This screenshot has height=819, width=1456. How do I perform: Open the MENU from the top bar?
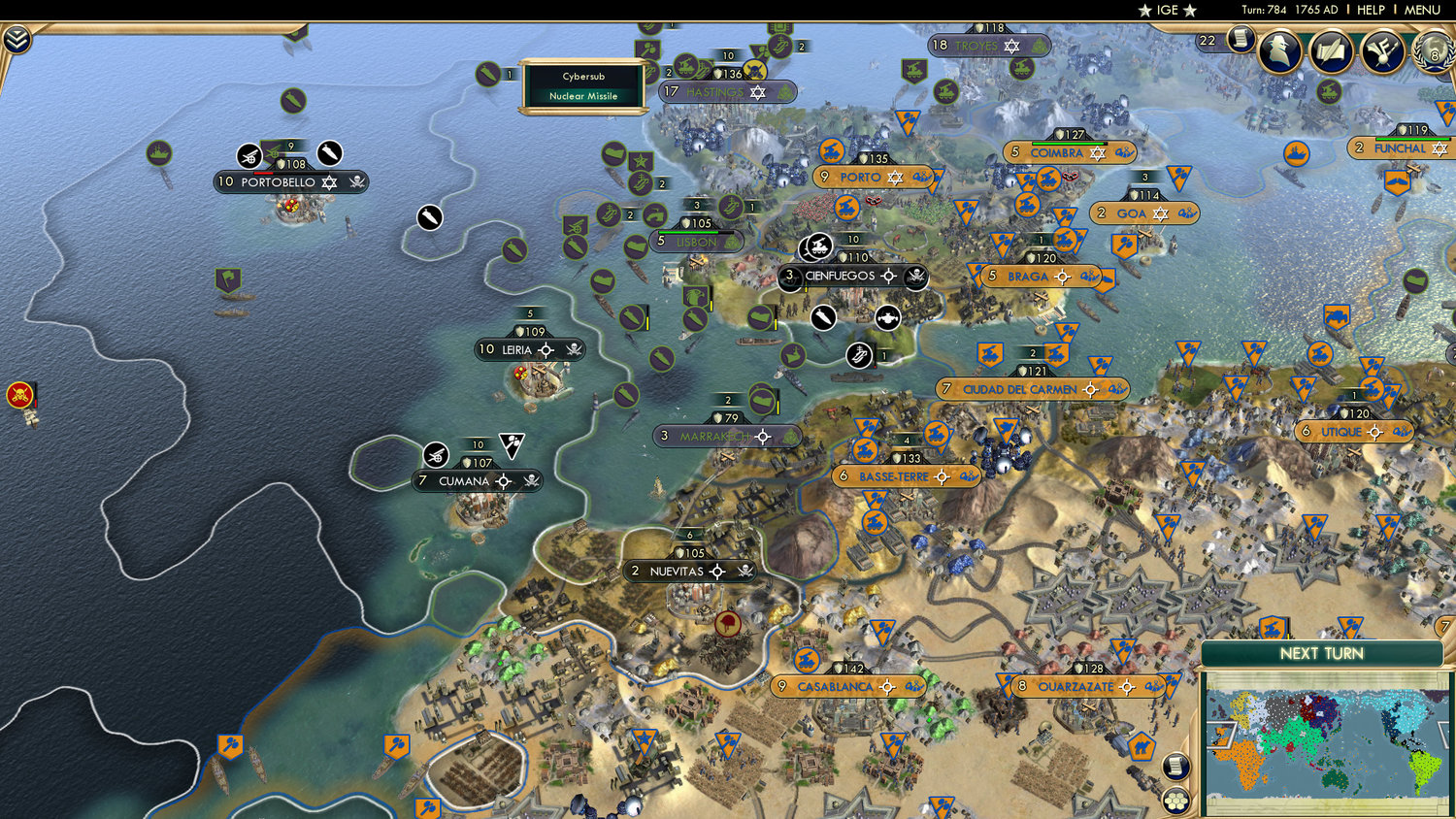click(x=1421, y=10)
